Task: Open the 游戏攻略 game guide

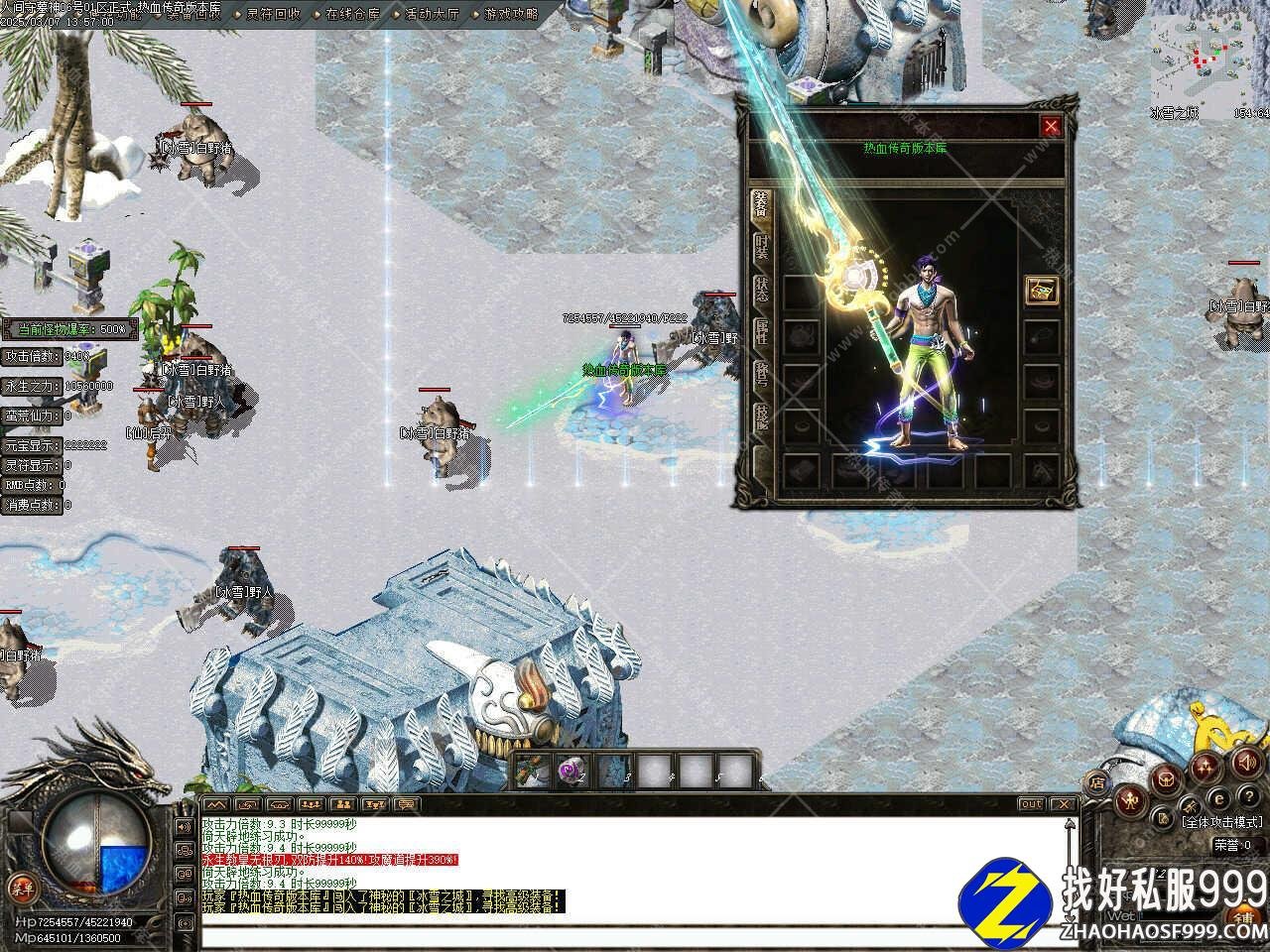Action: pos(511,14)
